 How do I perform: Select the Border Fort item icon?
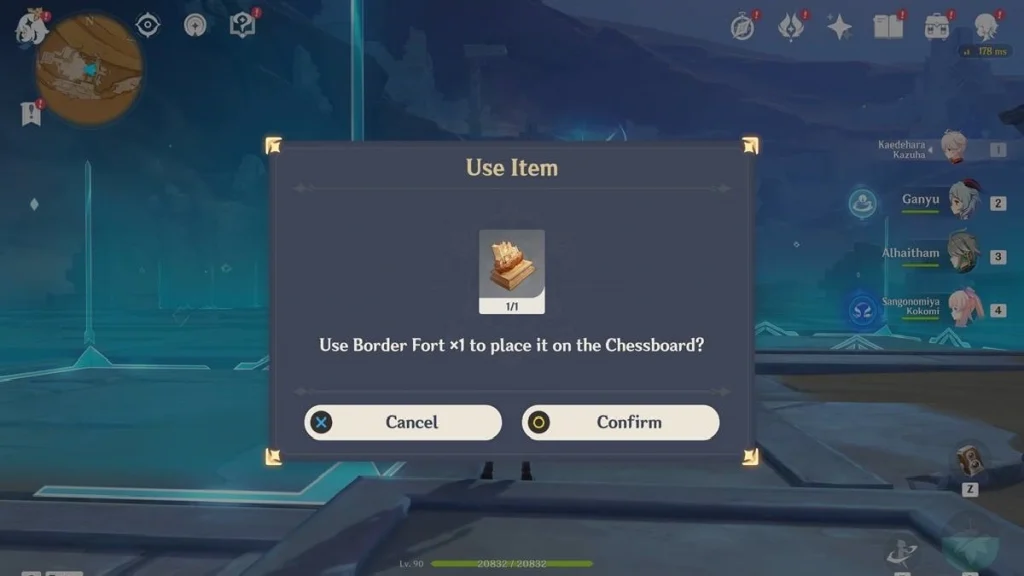coord(512,265)
